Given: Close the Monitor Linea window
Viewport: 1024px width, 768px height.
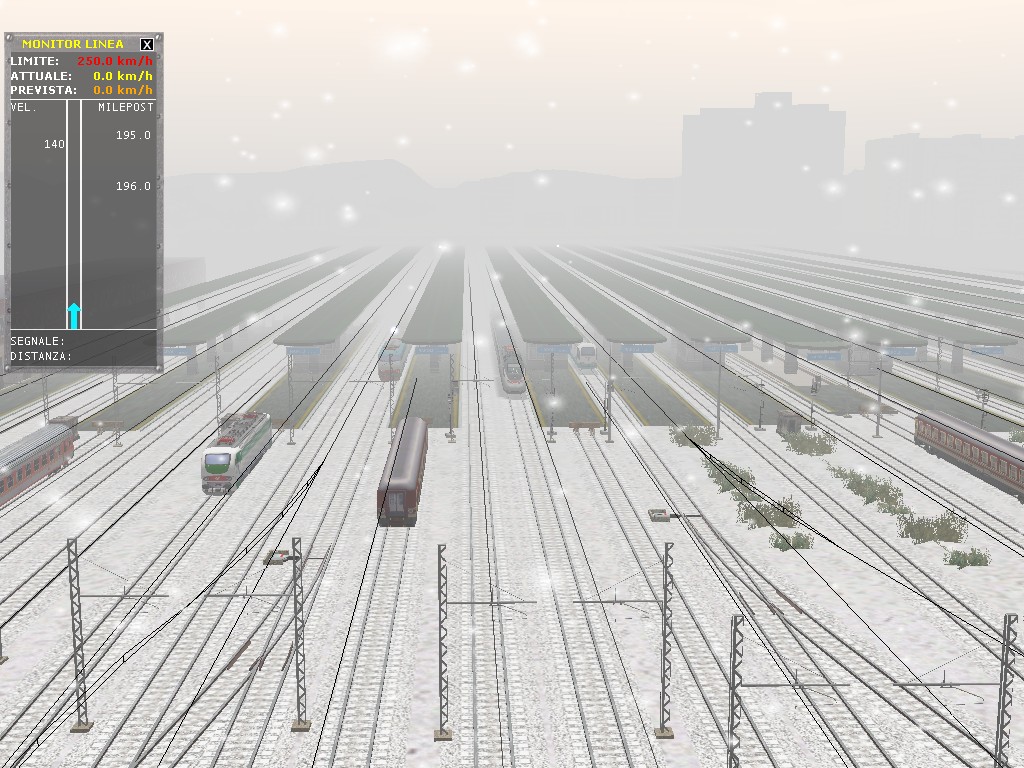Looking at the screenshot, I should (147, 44).
